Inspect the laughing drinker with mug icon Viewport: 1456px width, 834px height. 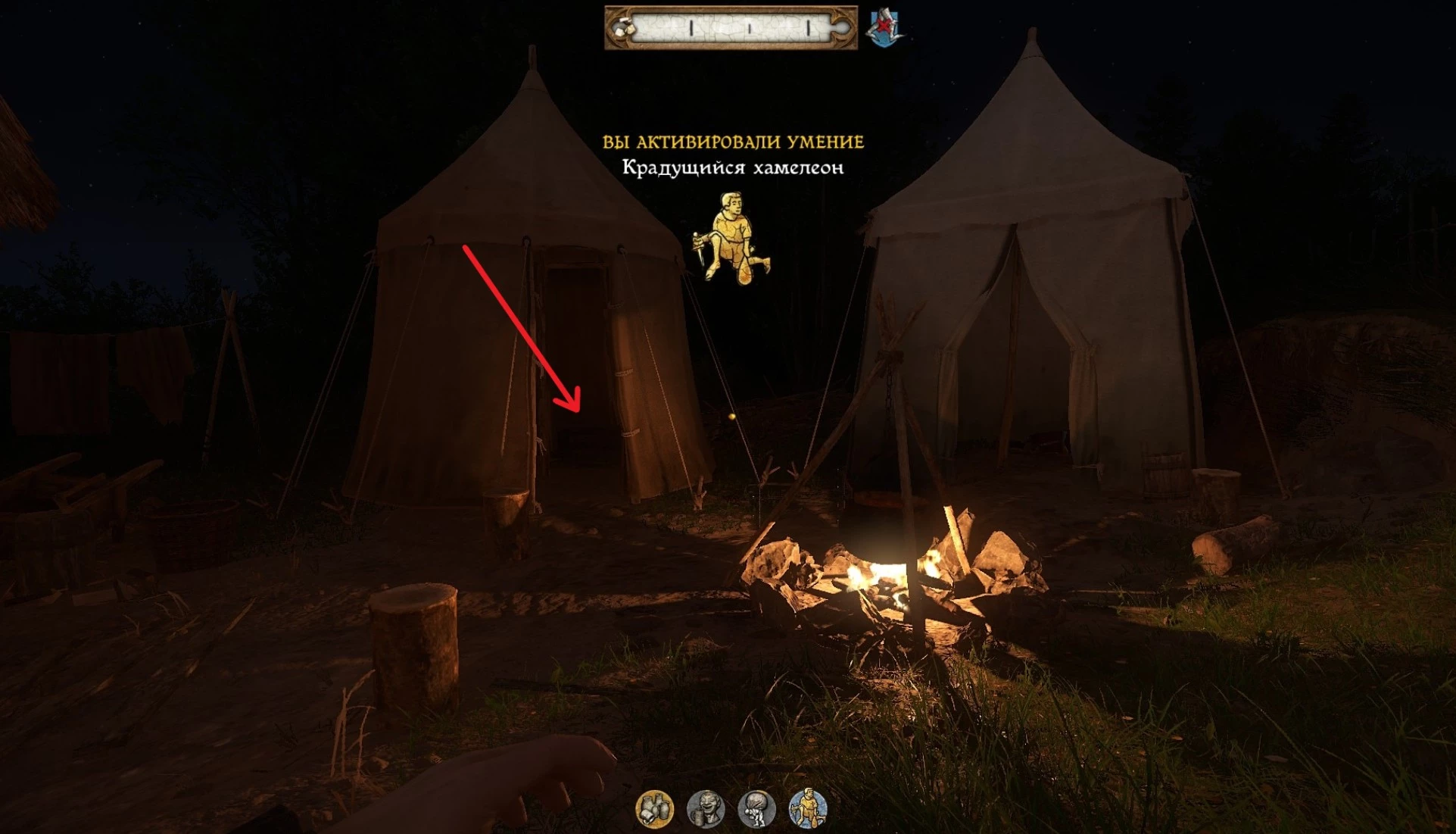706,809
